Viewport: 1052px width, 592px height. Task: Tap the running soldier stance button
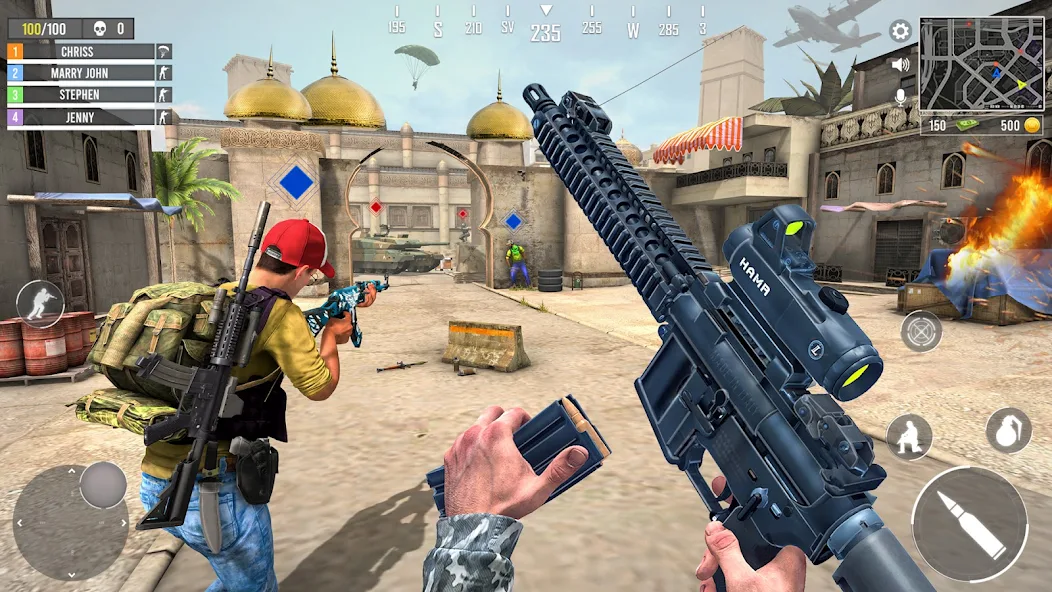point(40,304)
